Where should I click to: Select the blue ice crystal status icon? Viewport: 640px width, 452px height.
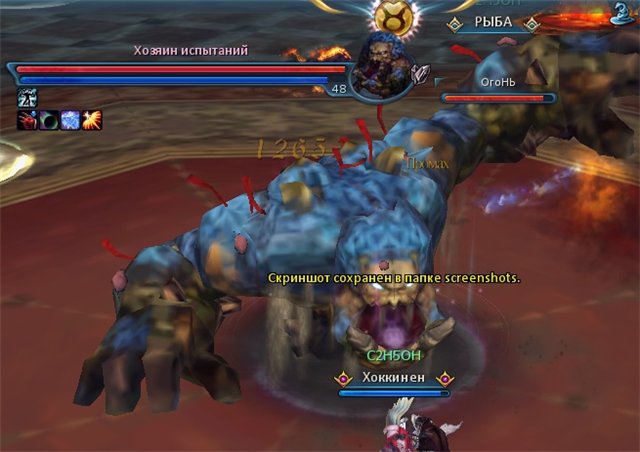click(x=71, y=120)
